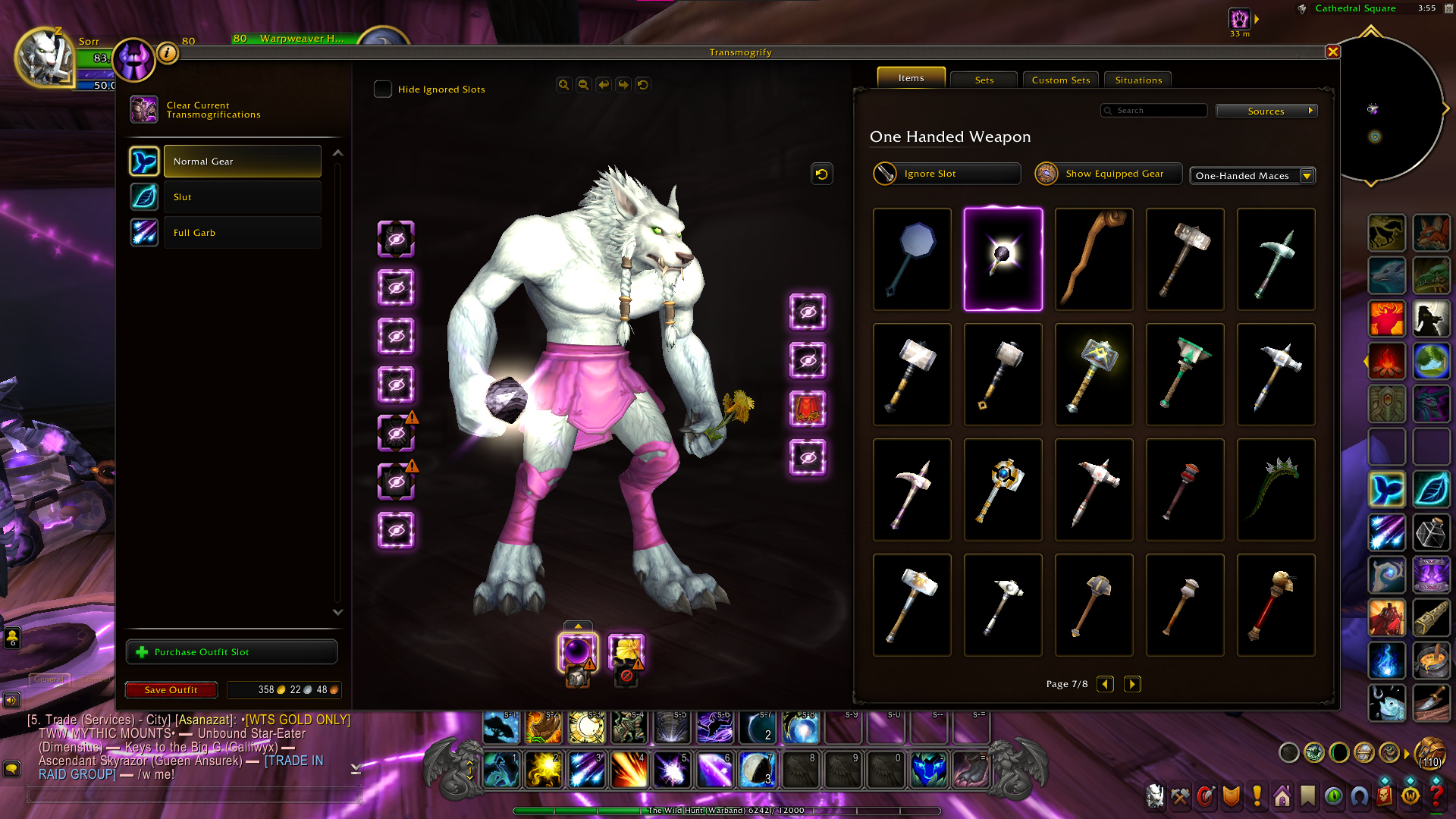1456x819 pixels.
Task: Open the One-Handed Maces dropdown
Action: click(x=1252, y=176)
